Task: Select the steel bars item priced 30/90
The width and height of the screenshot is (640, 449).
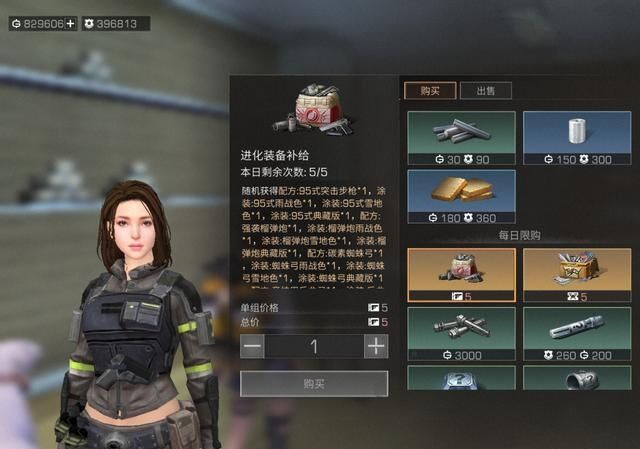Action: coord(461,138)
